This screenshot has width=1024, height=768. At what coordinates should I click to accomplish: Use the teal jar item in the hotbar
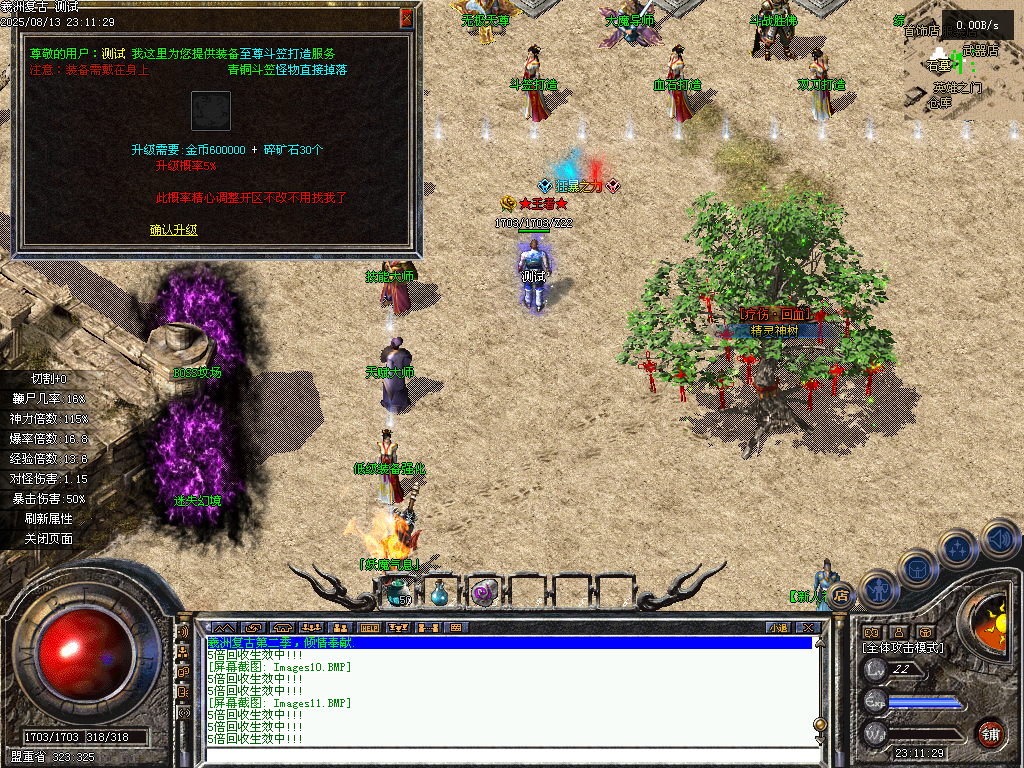397,593
